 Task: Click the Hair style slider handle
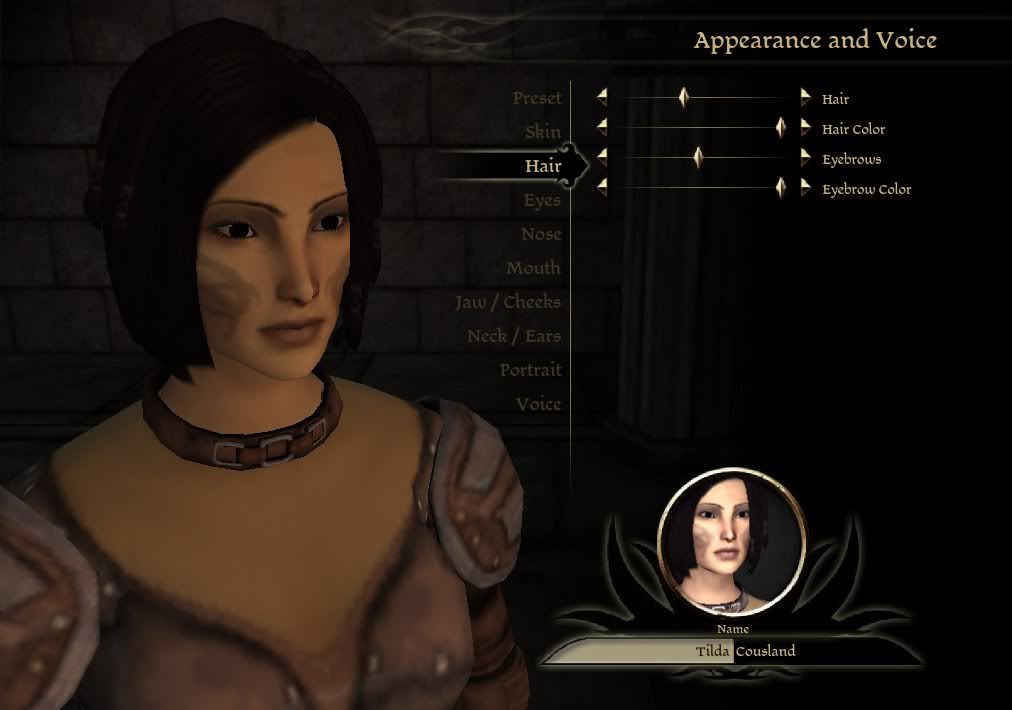coord(684,98)
